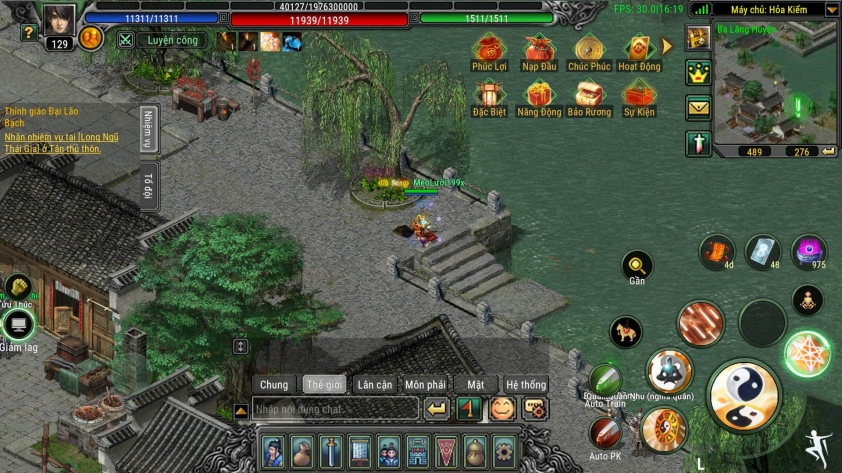The image size is (842, 473).
Task: Switch to the Chung chat tab
Action: pyautogui.click(x=274, y=384)
